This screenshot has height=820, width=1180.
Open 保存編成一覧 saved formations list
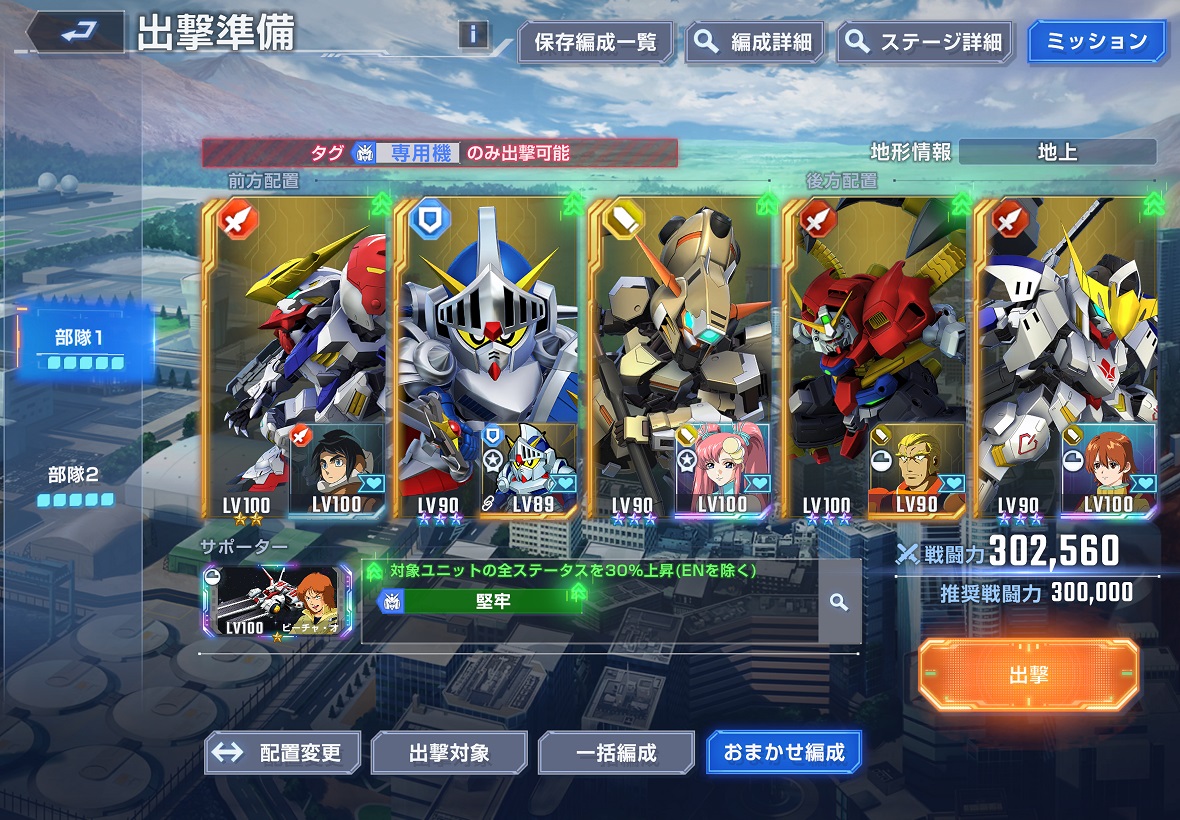click(x=595, y=43)
